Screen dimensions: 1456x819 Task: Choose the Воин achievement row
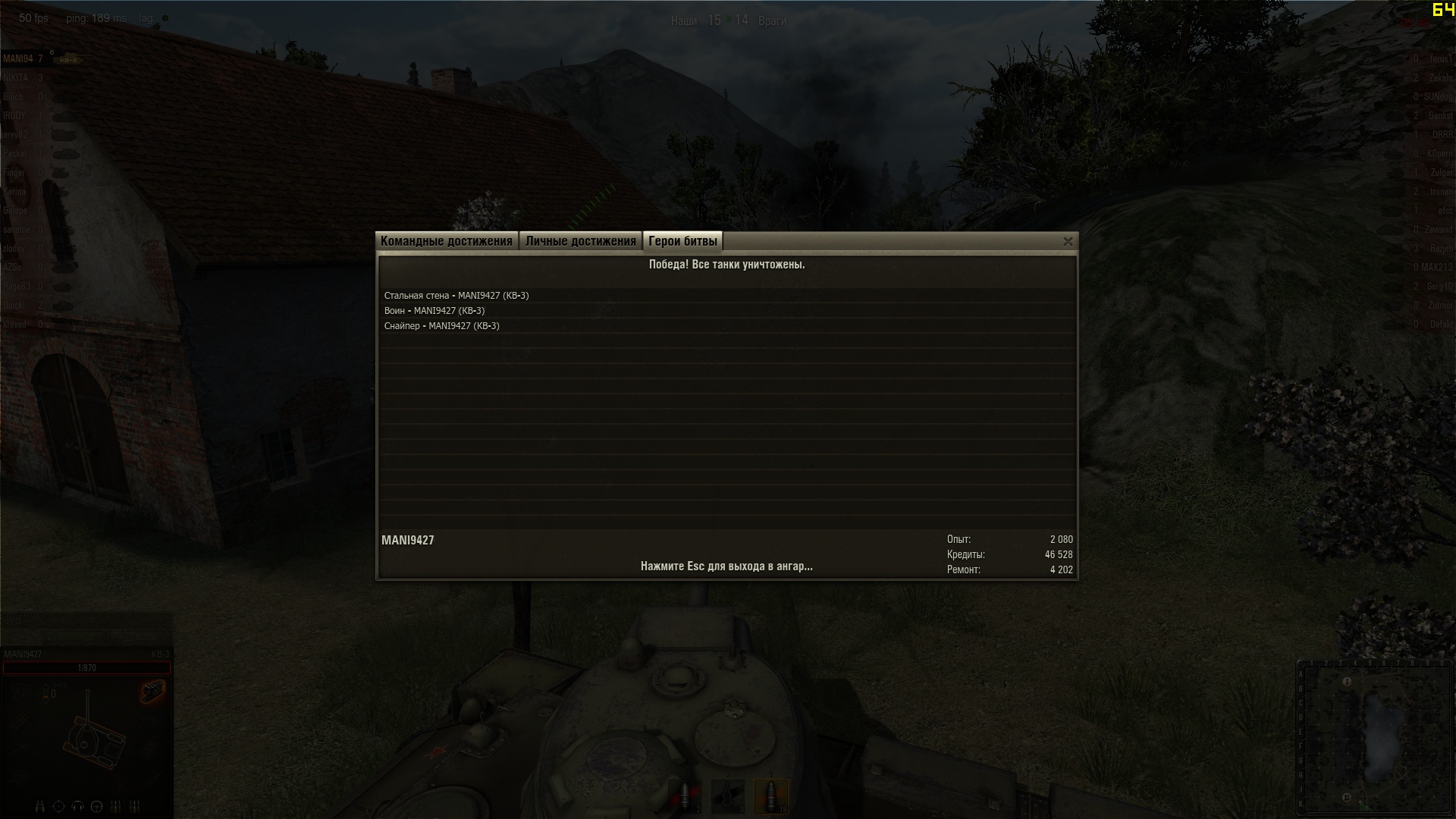point(435,311)
